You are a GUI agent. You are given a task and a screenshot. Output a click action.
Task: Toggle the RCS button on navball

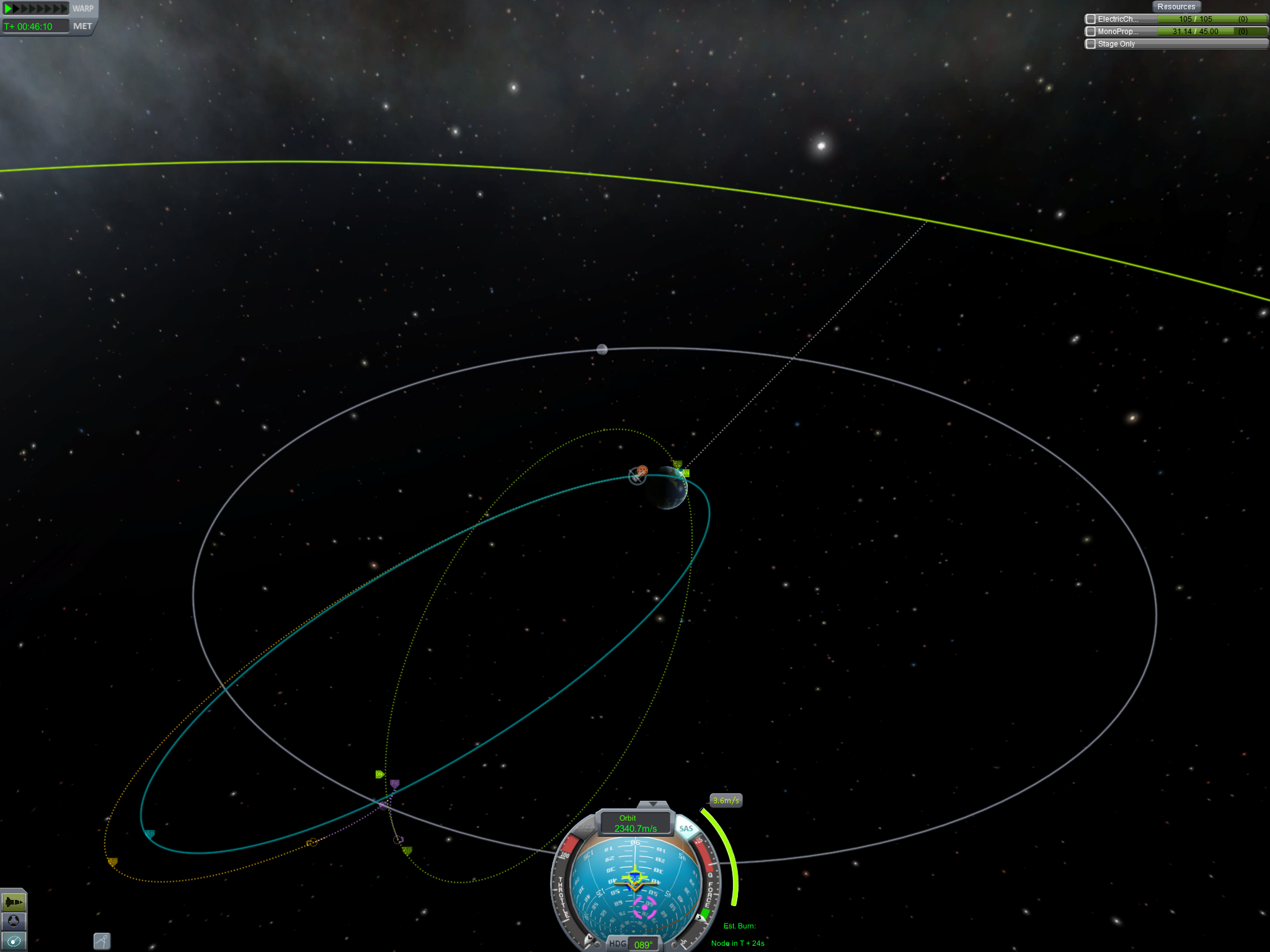pyautogui.click(x=584, y=829)
